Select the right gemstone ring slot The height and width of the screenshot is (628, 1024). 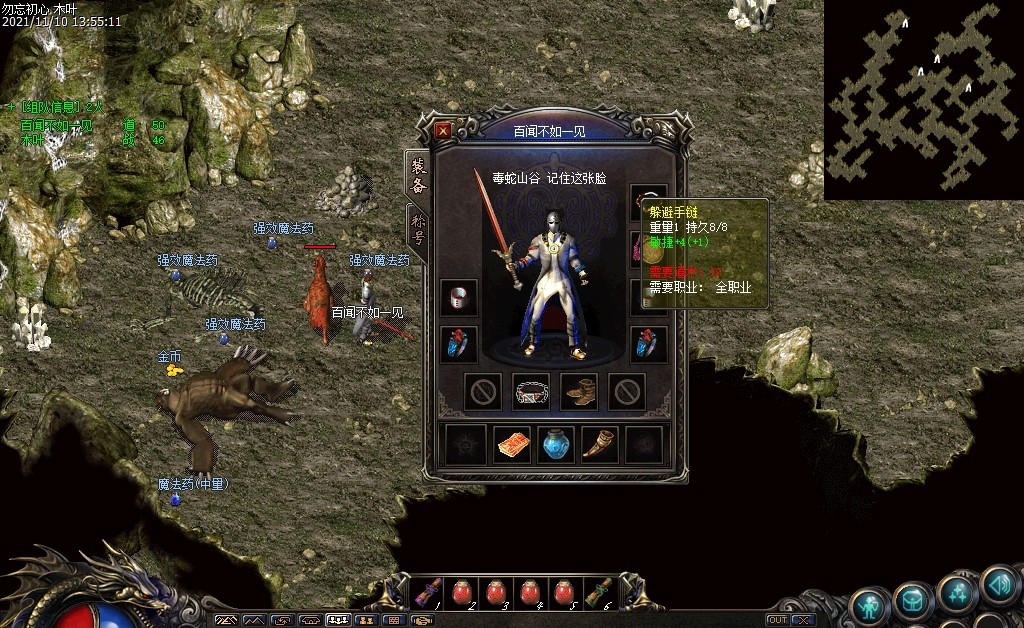tap(649, 345)
